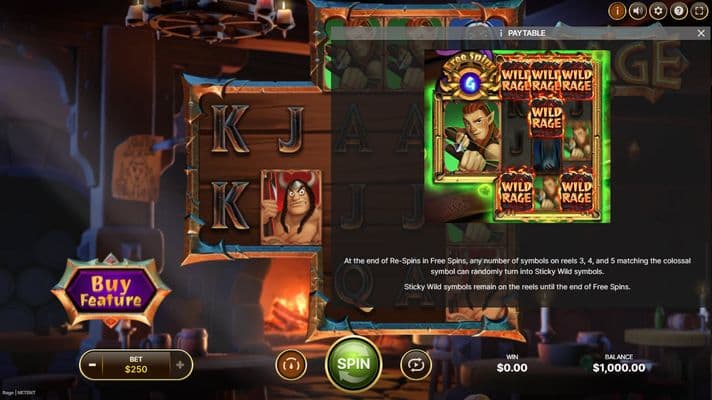Close the Paytable panel
The image size is (712, 400).
[701, 33]
